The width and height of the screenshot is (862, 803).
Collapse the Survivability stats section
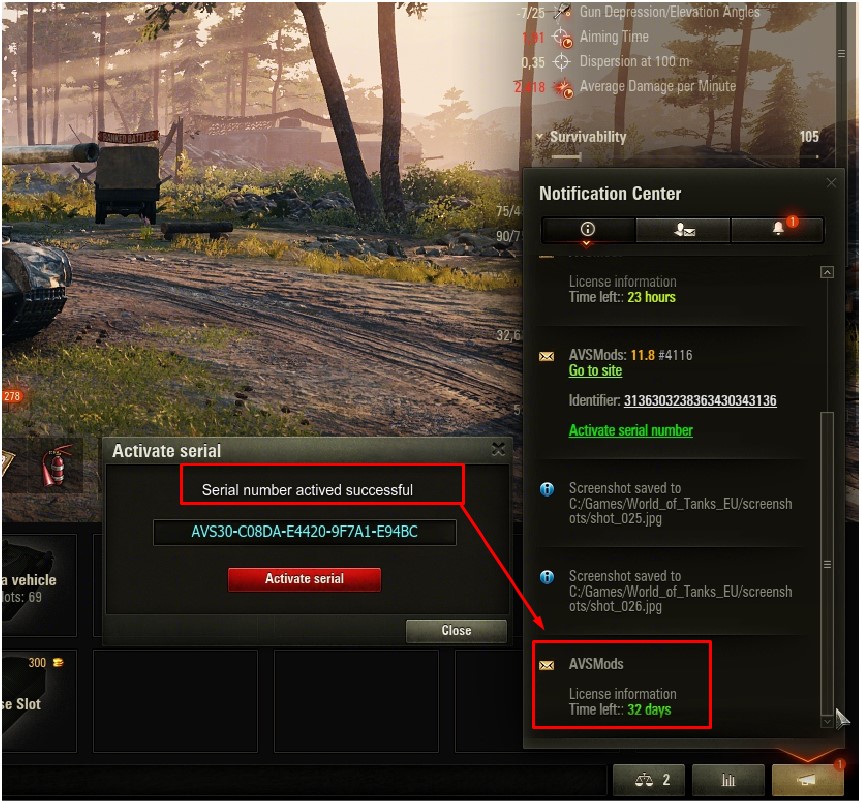(540, 138)
